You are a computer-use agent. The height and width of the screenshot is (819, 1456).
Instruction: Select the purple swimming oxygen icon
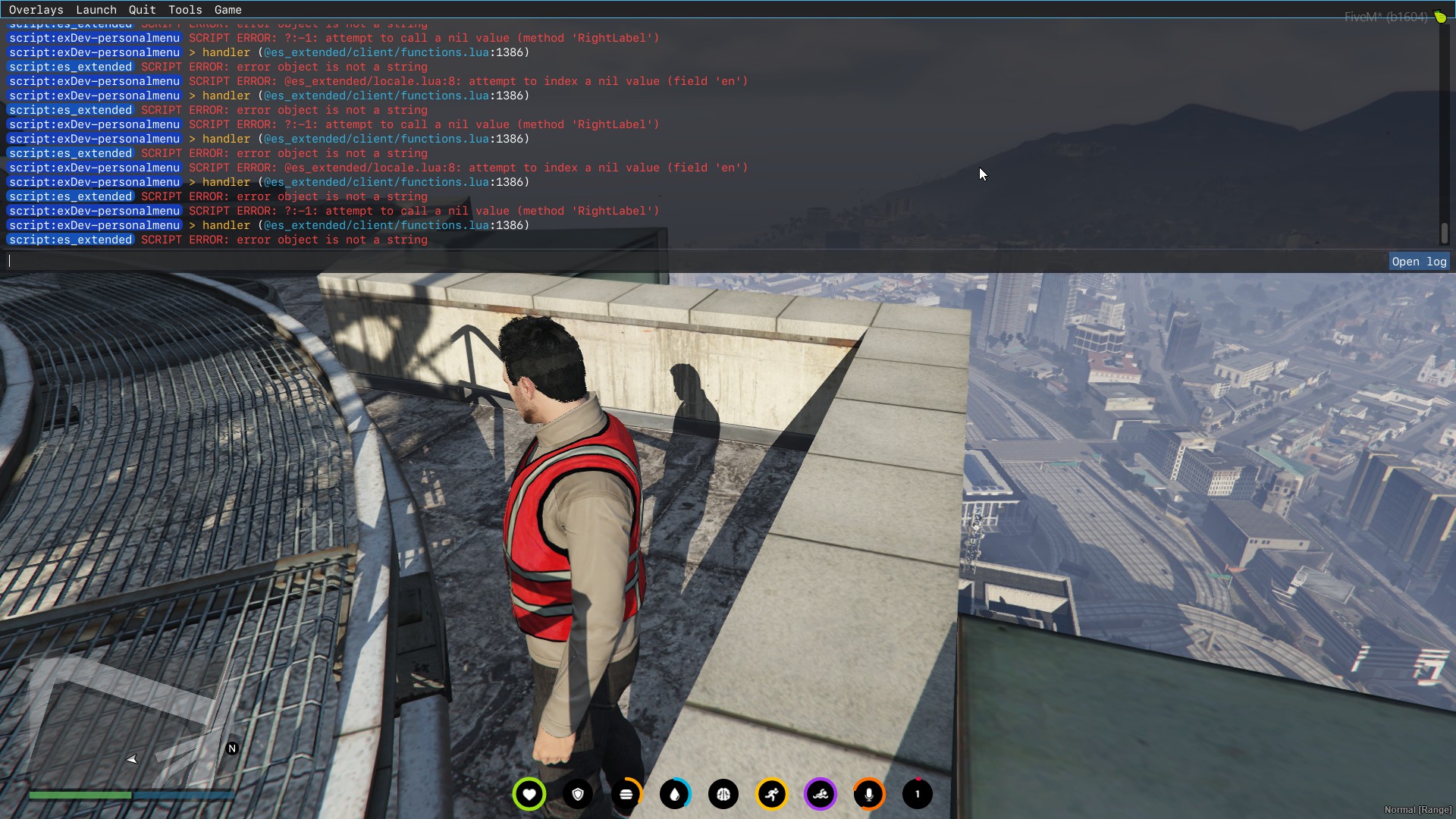coord(821,794)
